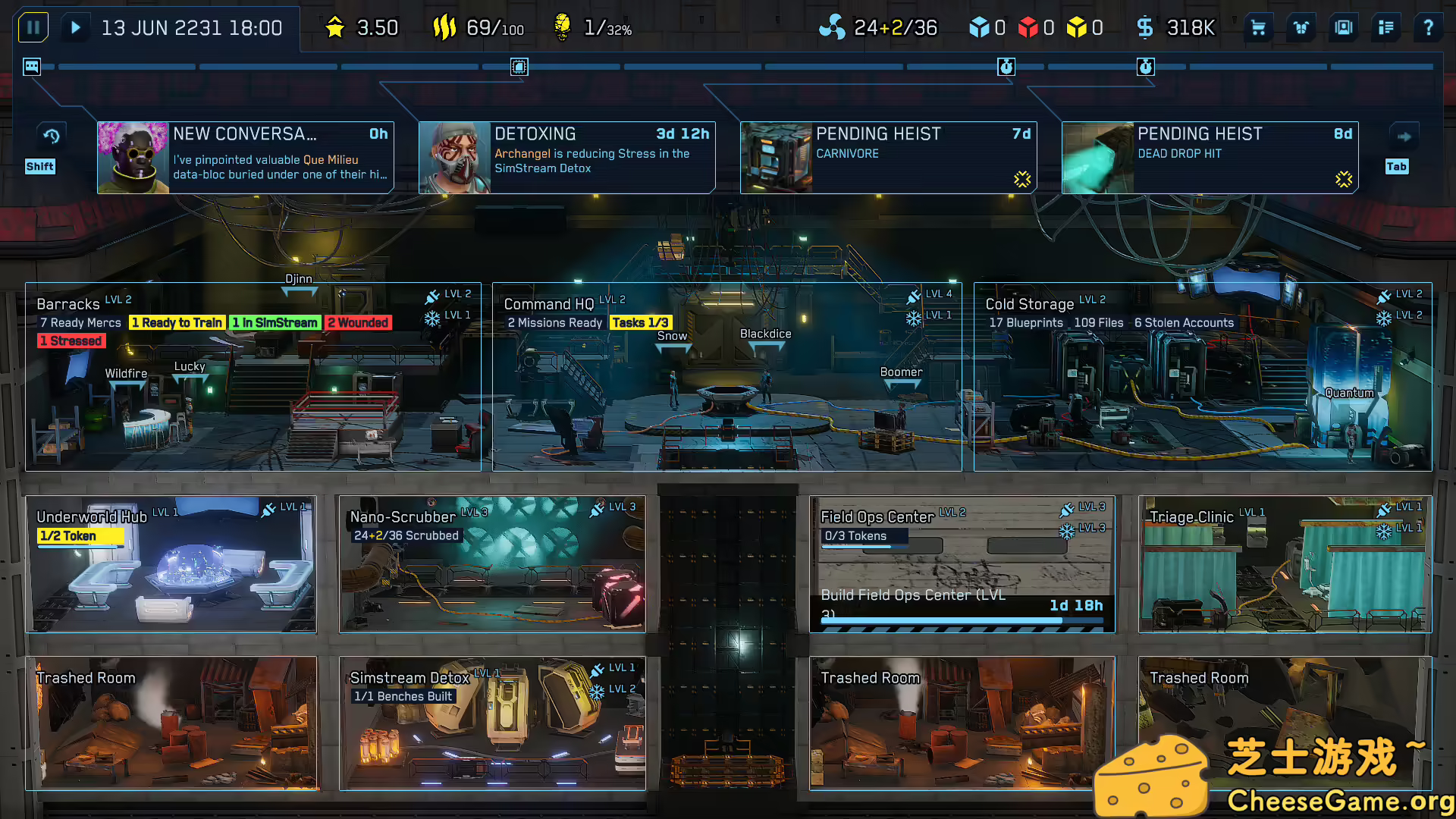Select the dollar currency icon showing 318K
This screenshot has height=819, width=1456.
1145,27
